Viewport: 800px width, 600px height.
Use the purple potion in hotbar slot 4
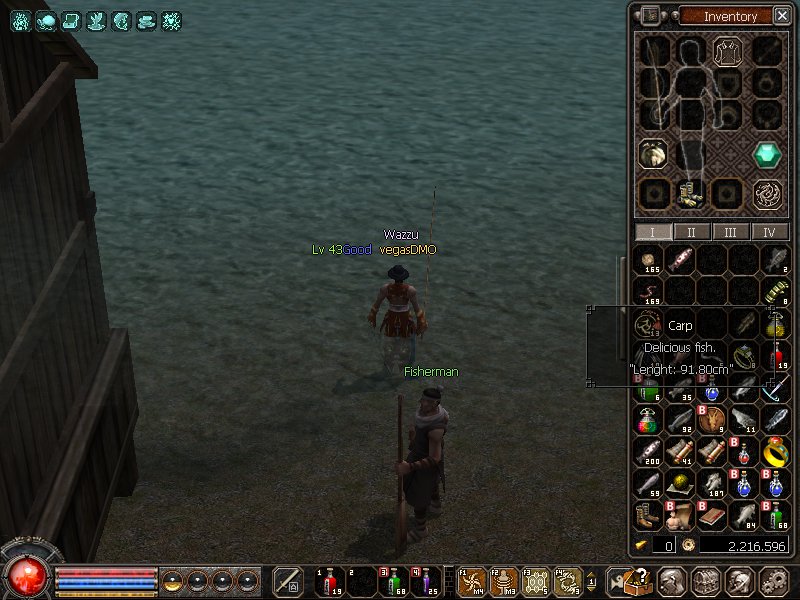tap(425, 581)
